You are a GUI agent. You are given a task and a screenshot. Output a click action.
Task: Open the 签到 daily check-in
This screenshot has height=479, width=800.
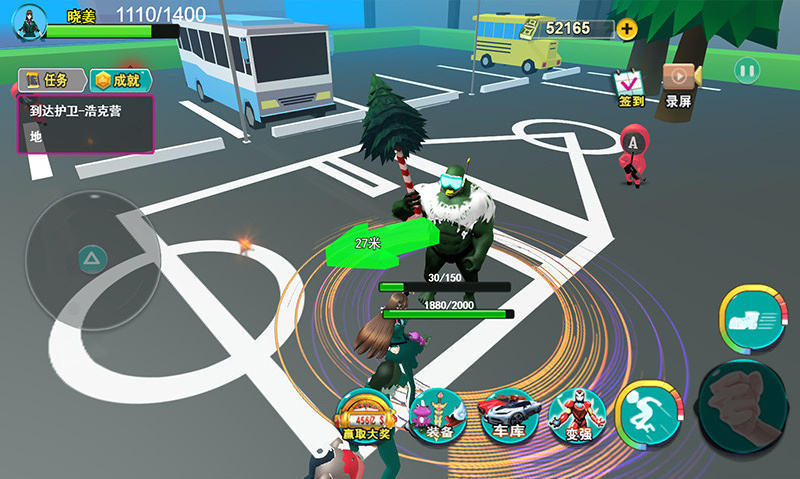coord(631,86)
